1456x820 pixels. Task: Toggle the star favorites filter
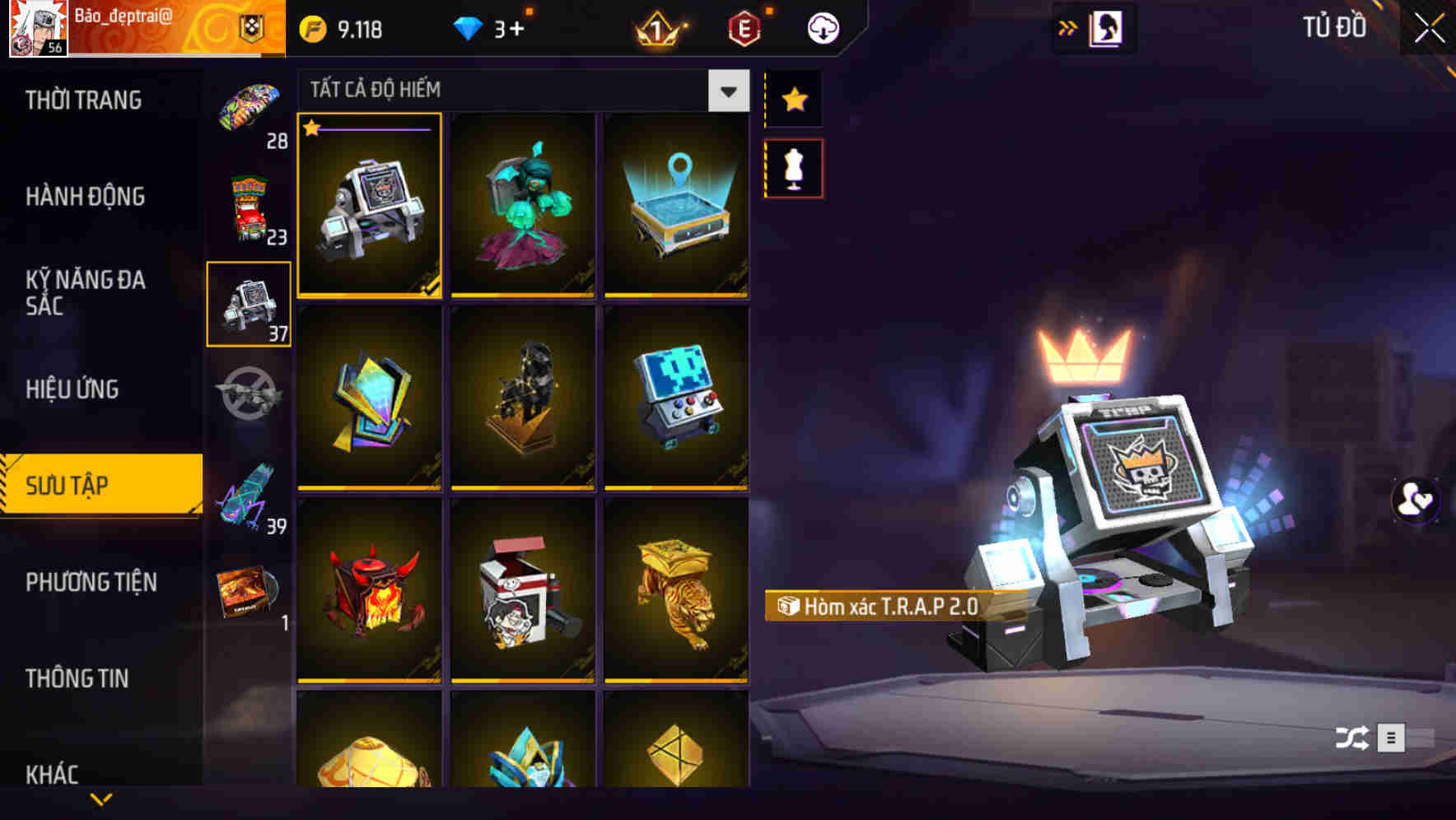[794, 100]
